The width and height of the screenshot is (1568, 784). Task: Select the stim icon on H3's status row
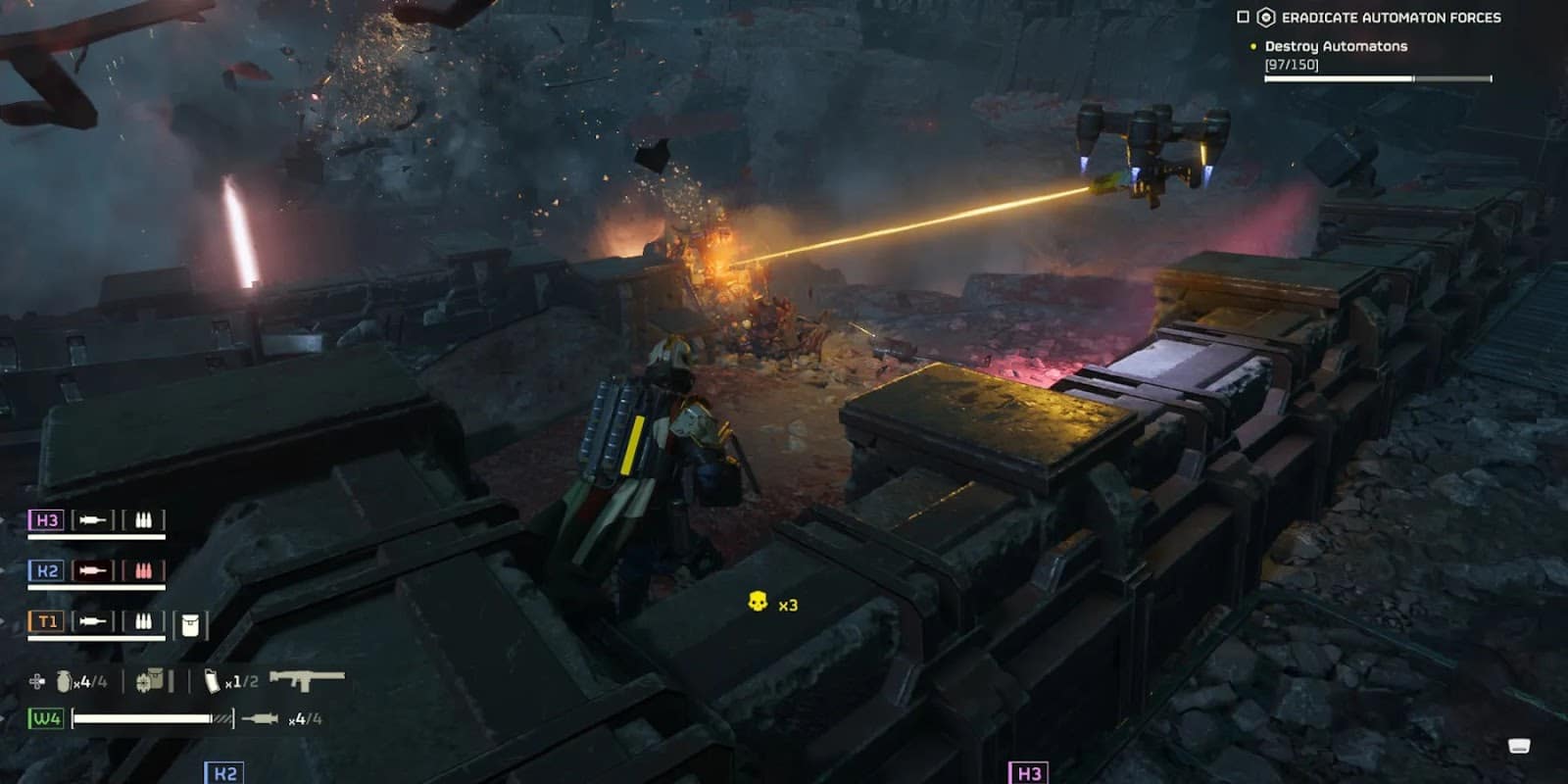(93, 520)
